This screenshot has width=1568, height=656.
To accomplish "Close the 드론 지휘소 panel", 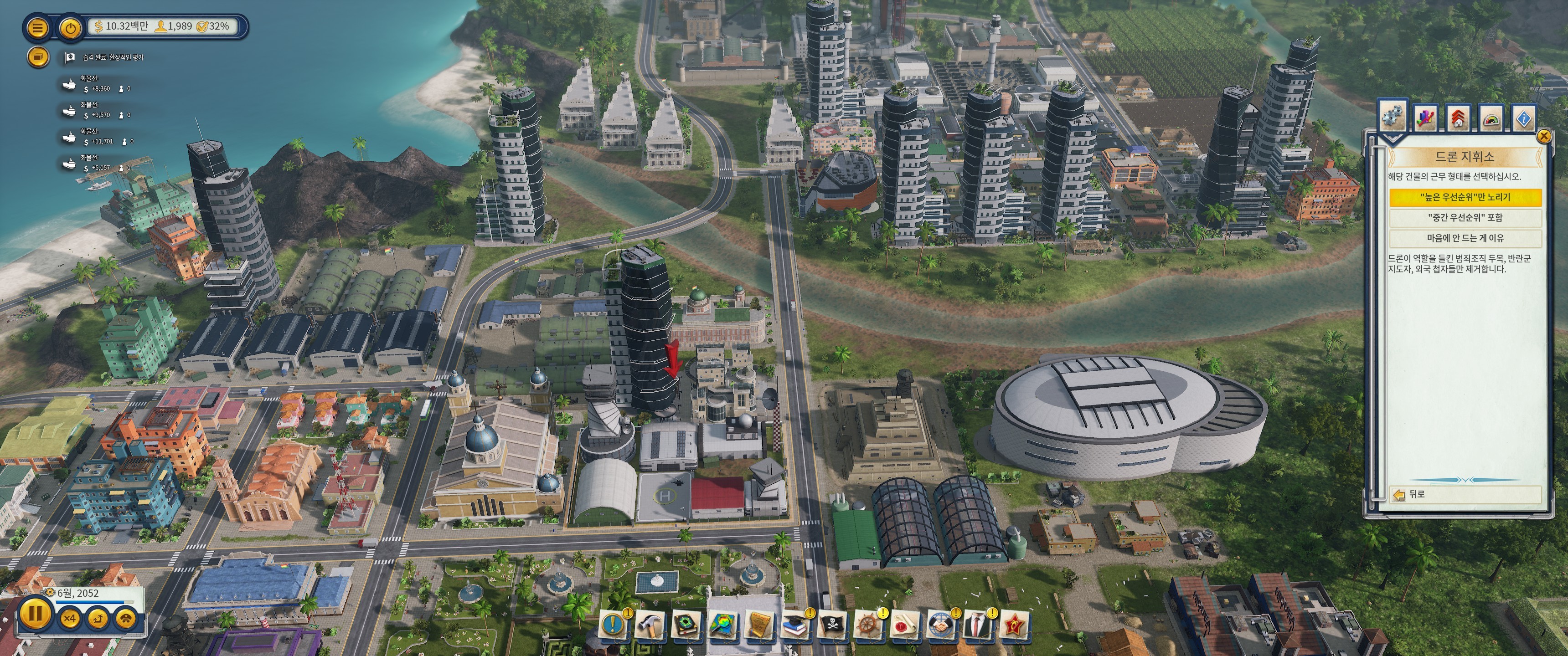I will (x=1543, y=136).
